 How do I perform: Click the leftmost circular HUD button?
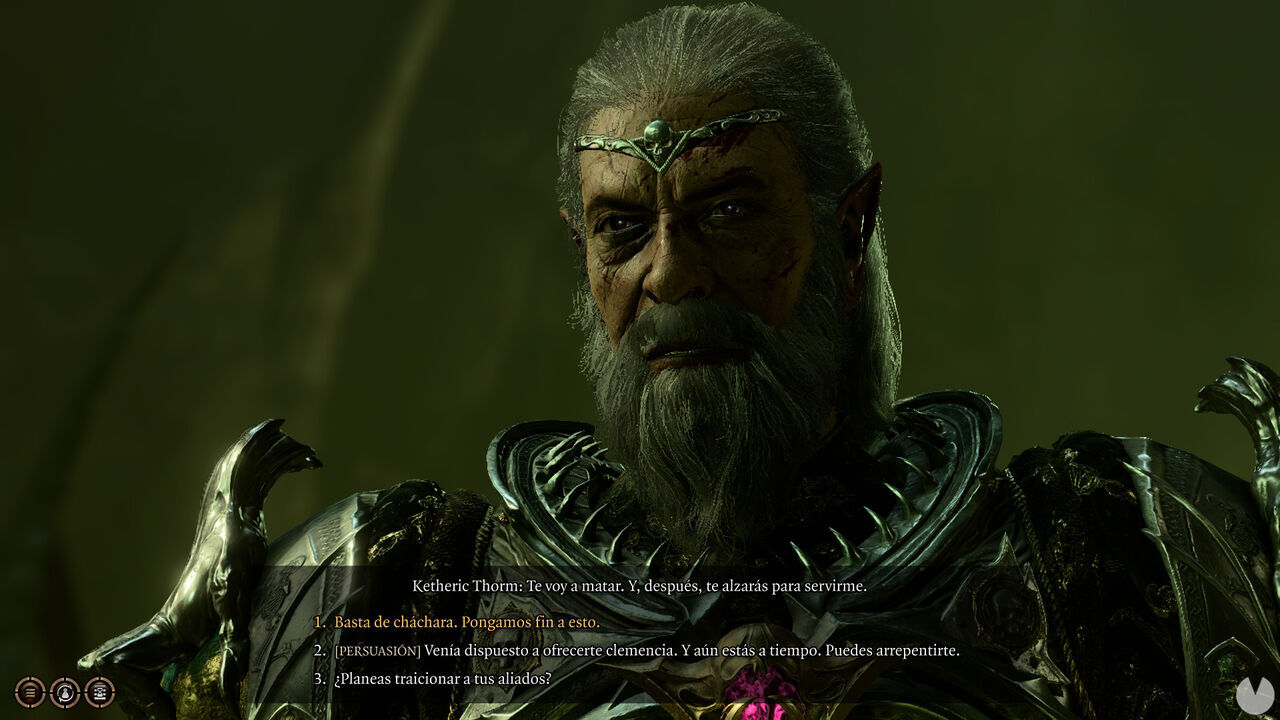[x=29, y=692]
